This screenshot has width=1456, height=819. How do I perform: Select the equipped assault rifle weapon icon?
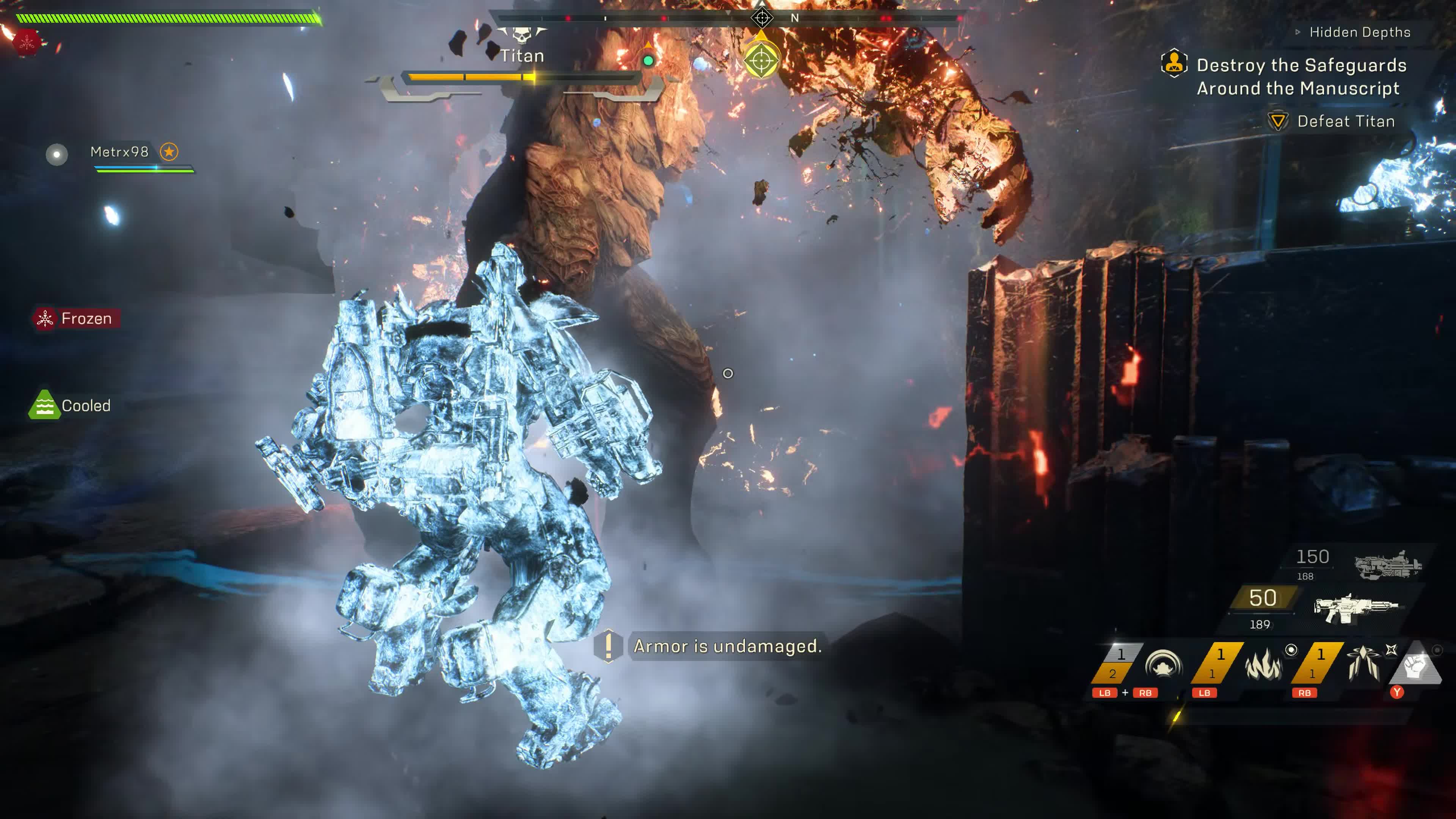pyautogui.click(x=1355, y=608)
